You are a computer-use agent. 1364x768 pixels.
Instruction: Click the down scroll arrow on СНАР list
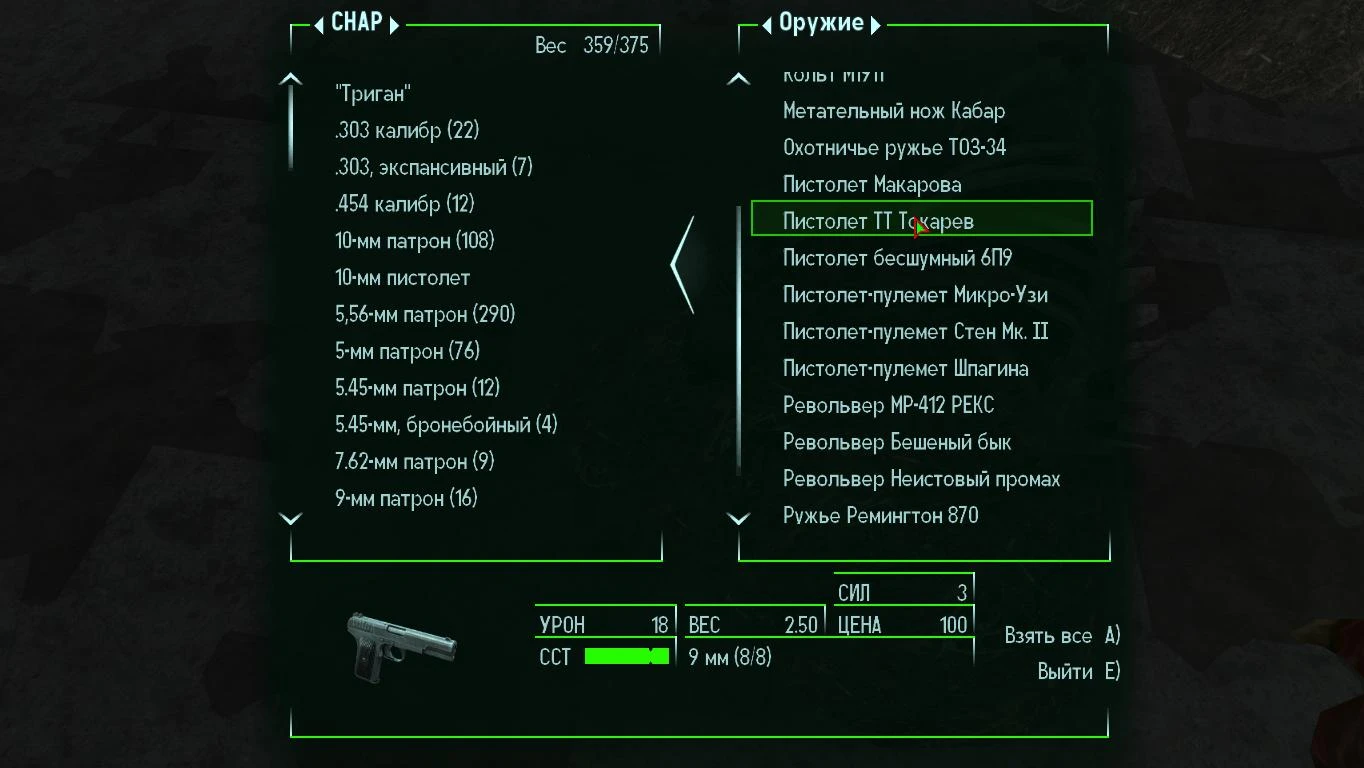pyautogui.click(x=290, y=518)
